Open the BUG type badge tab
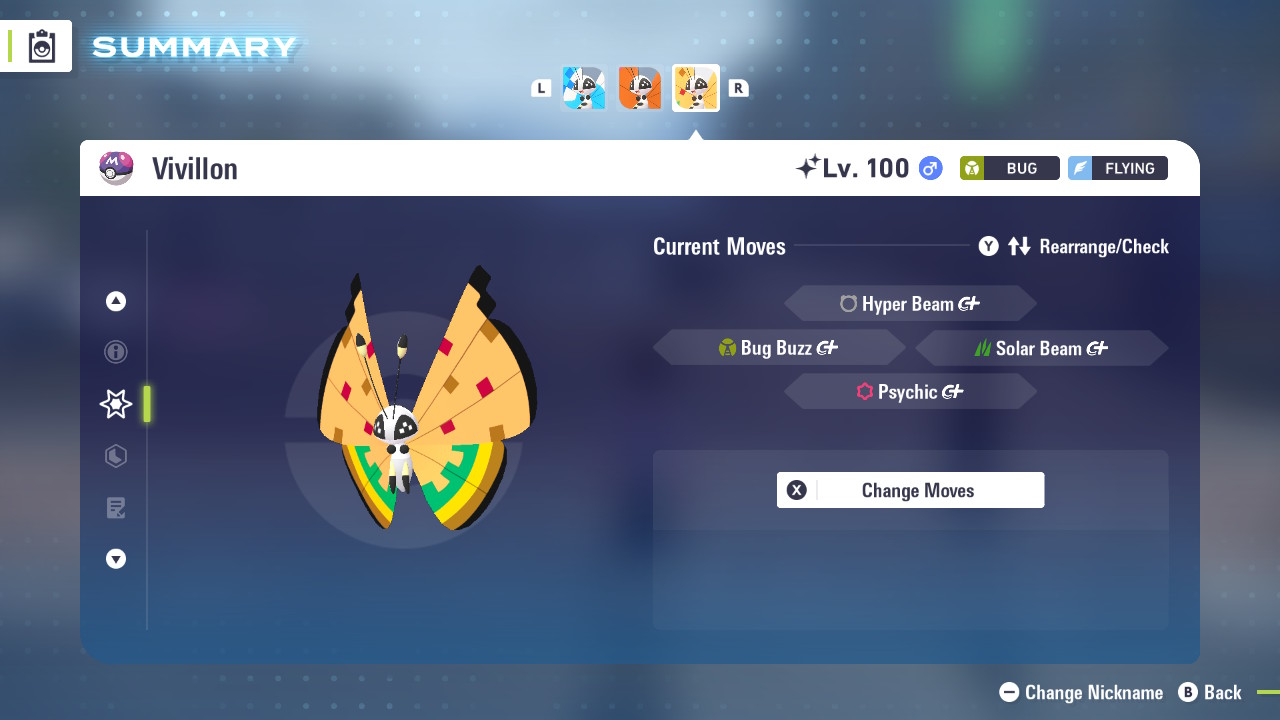 pos(1009,168)
